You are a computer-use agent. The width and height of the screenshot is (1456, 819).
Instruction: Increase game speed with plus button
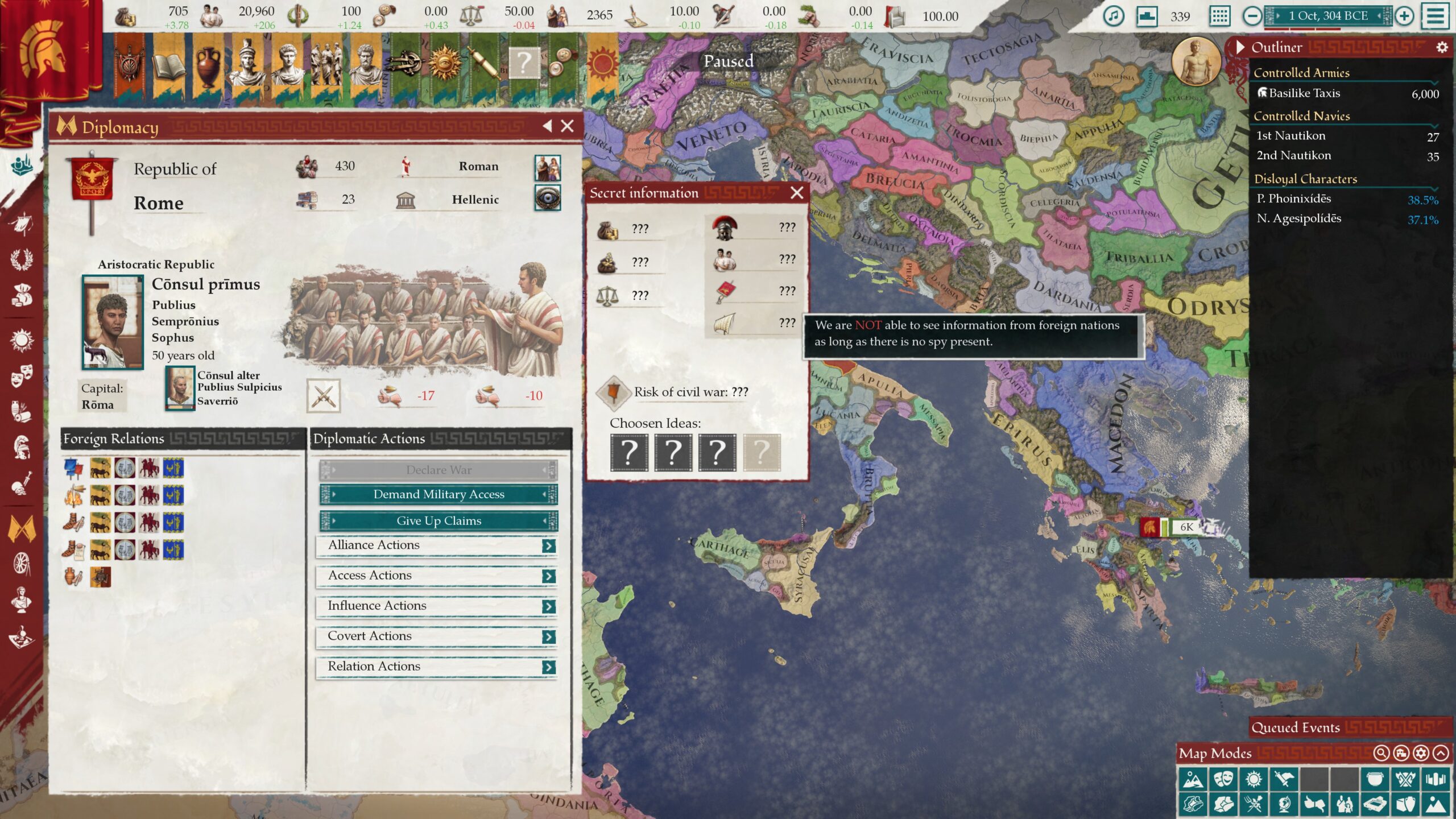click(x=1404, y=16)
